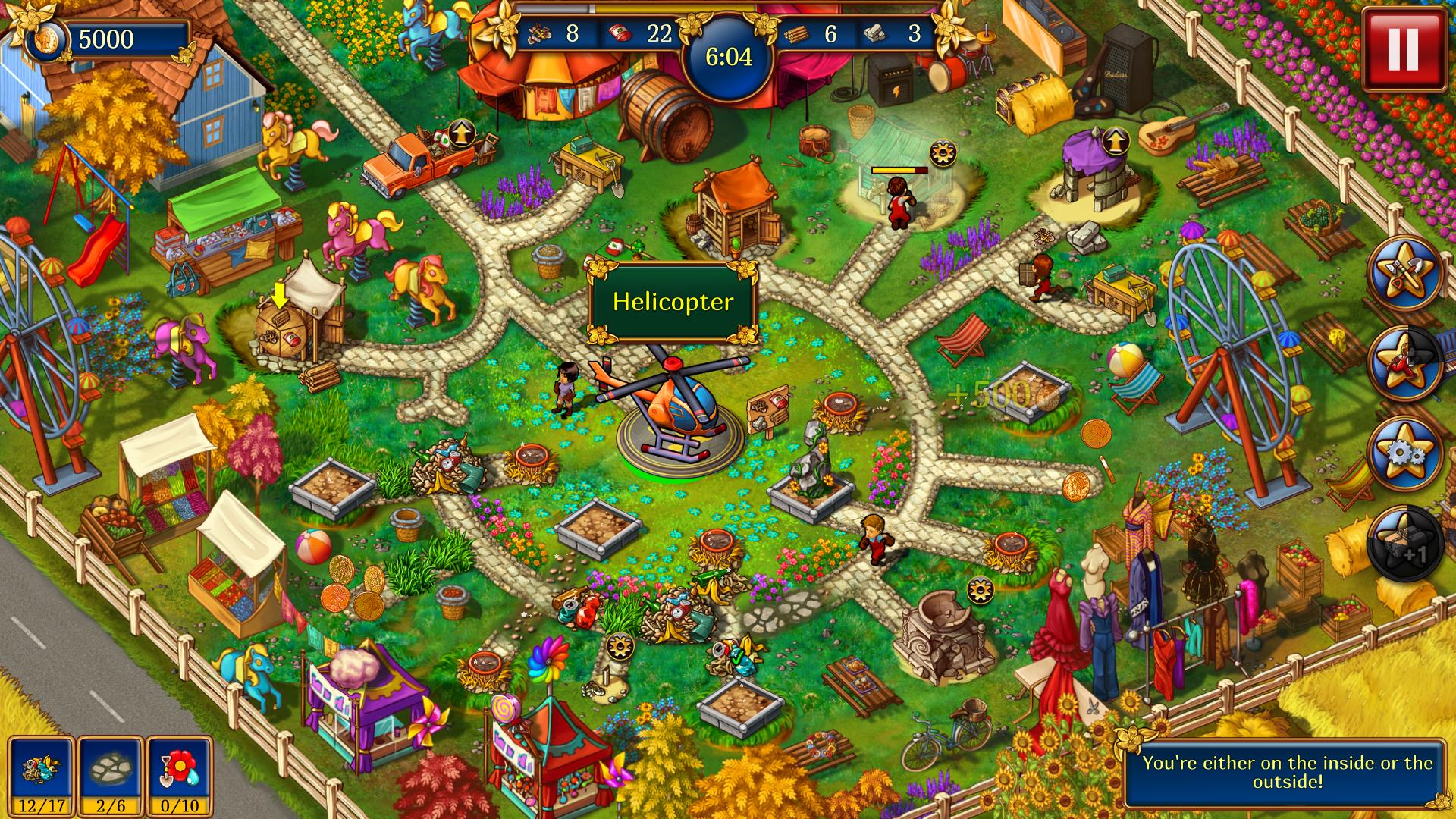Click the upgrade arrow above the purple-roofed well
This screenshot has width=1456, height=819.
[1114, 140]
